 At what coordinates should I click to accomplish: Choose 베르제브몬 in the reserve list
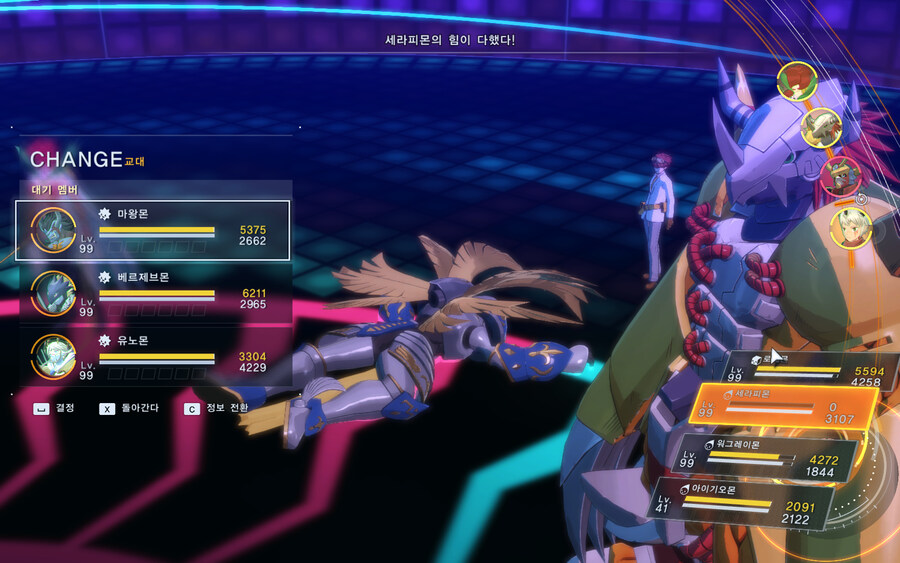(153, 293)
